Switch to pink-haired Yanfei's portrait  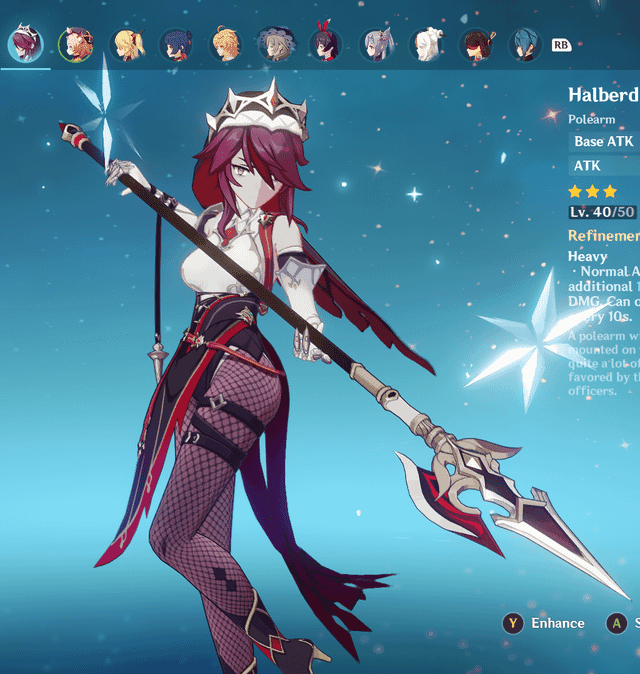click(74, 44)
